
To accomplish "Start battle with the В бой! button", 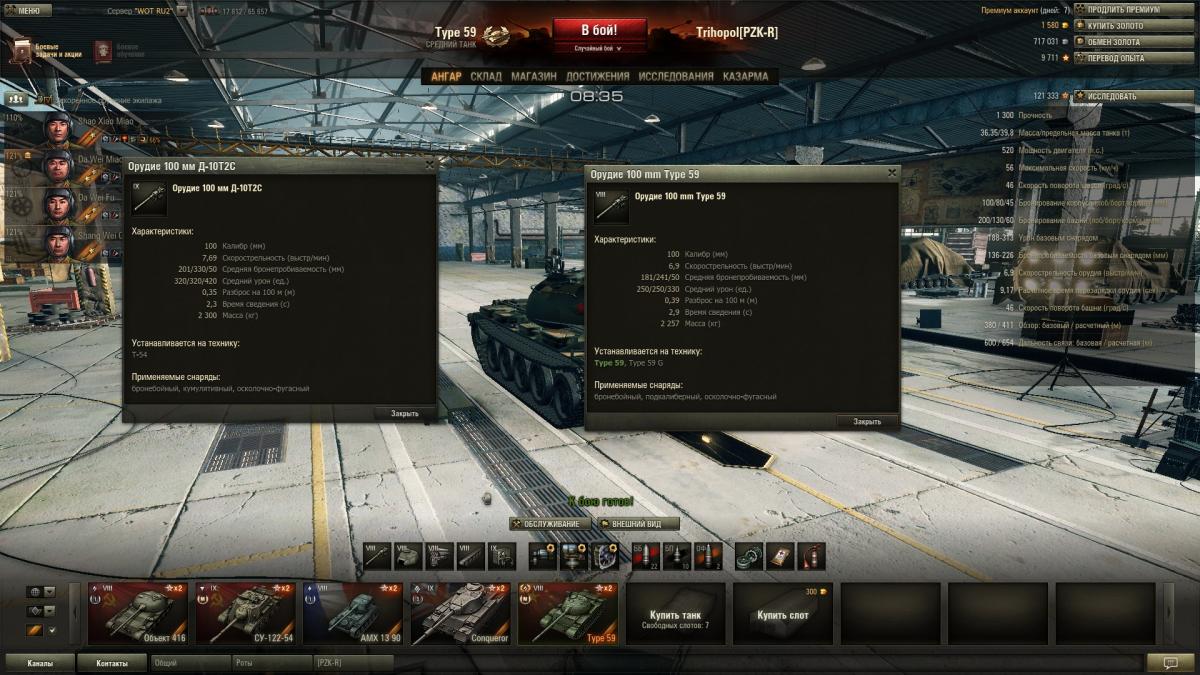I will click(x=599, y=30).
